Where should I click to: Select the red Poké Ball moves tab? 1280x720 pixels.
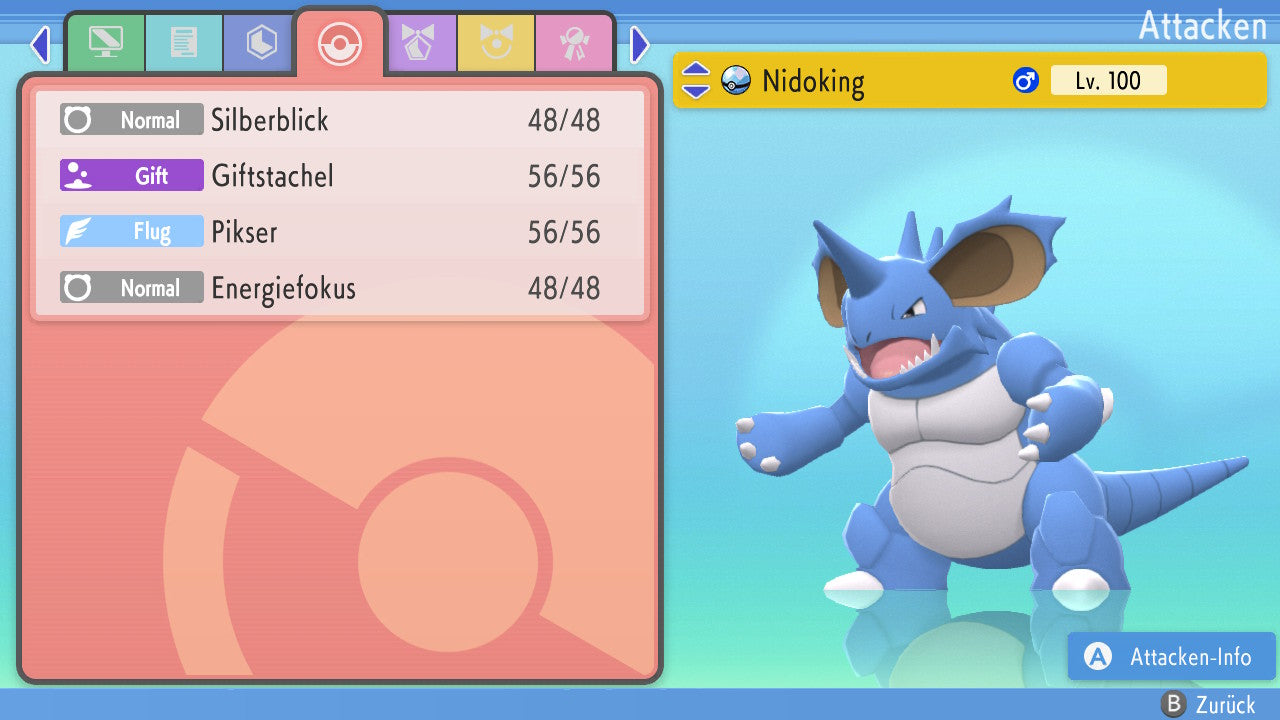click(x=340, y=43)
